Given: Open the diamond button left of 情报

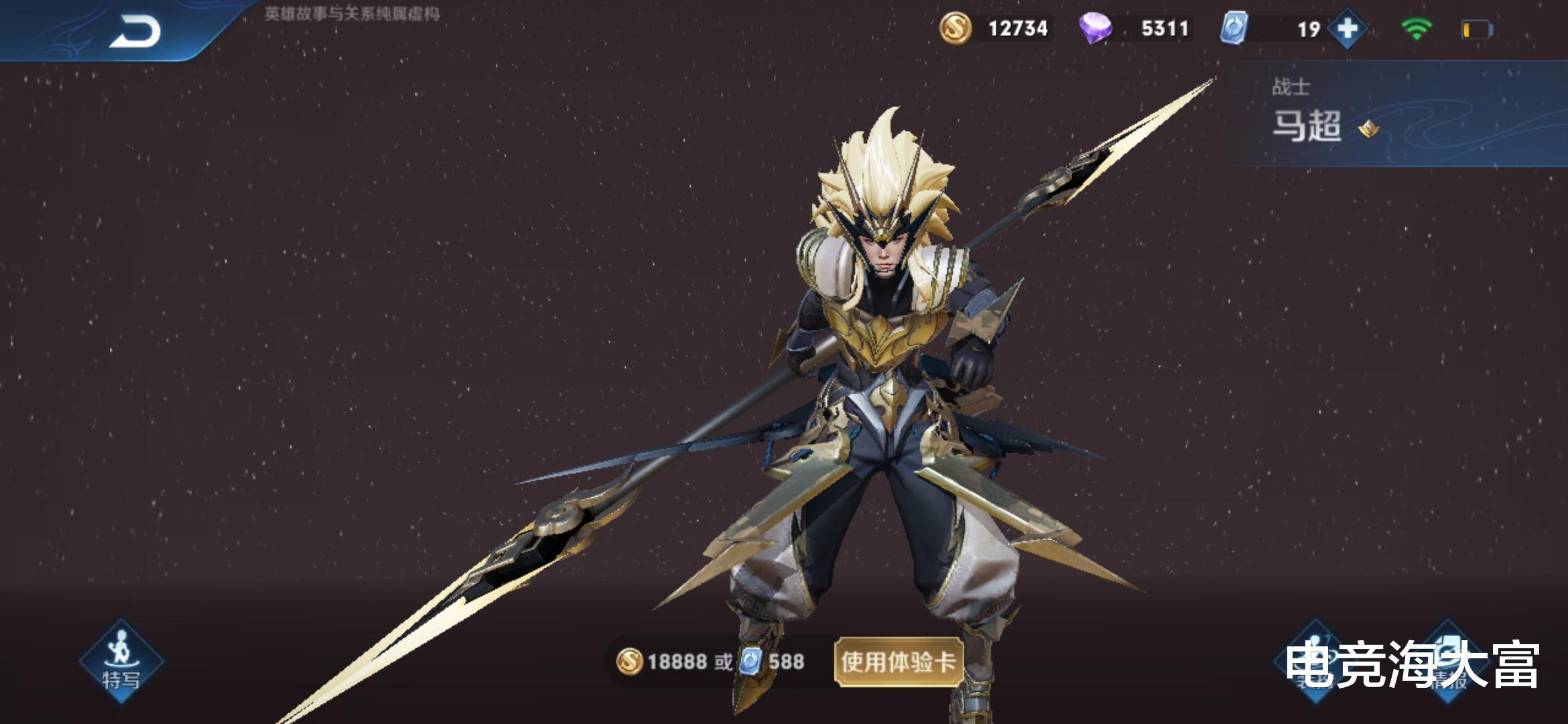Looking at the screenshot, I should 1315,661.
